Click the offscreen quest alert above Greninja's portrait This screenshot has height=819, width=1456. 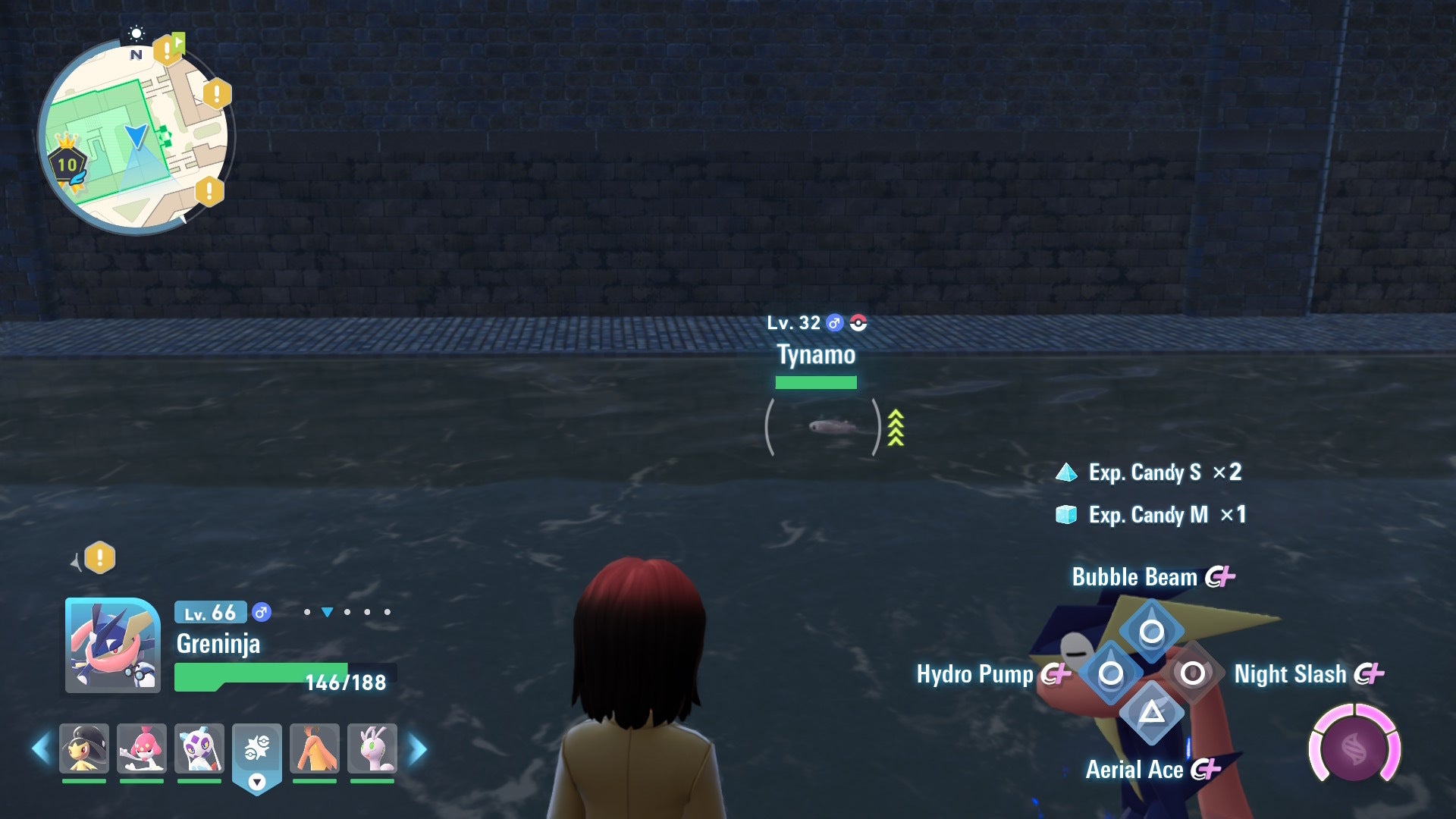[x=99, y=558]
